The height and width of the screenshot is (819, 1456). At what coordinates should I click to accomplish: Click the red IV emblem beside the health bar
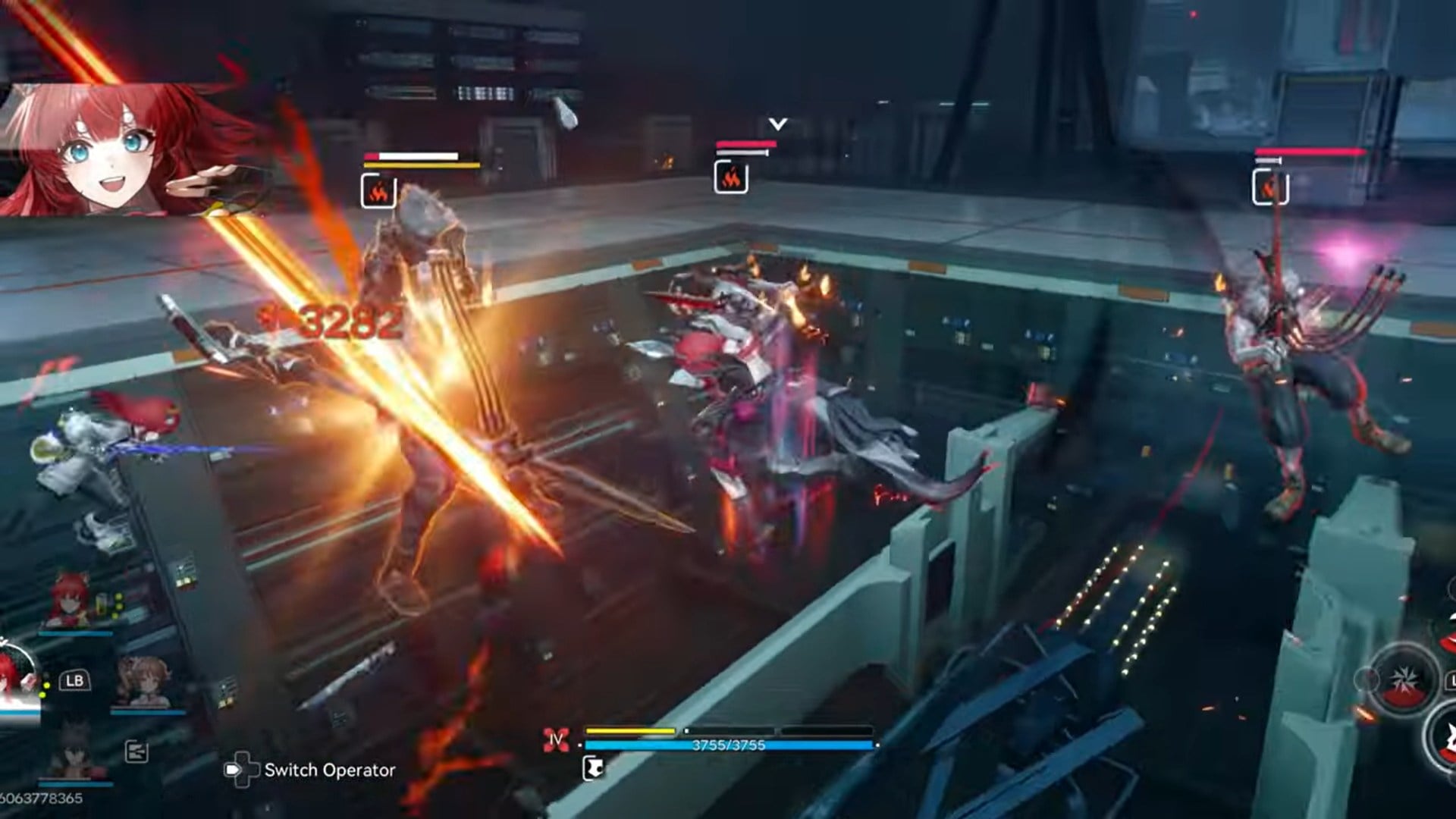pos(557,739)
